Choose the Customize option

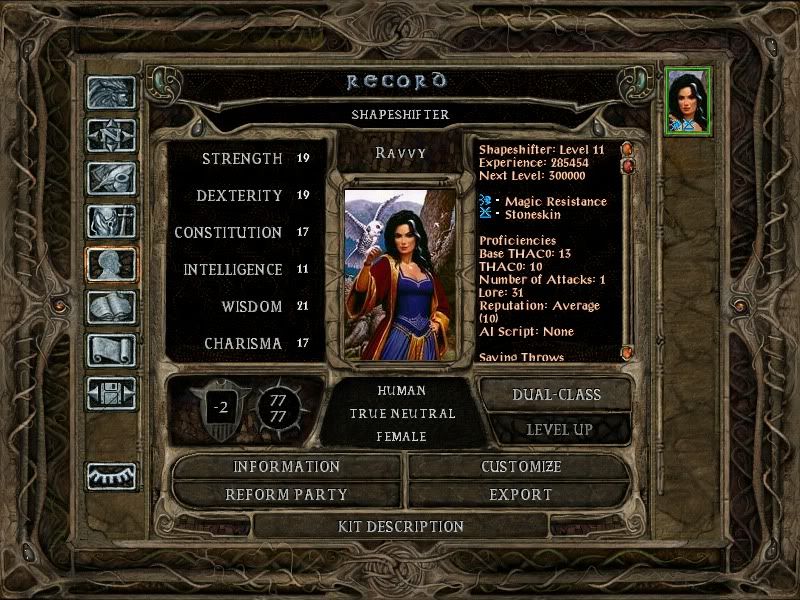pos(521,467)
